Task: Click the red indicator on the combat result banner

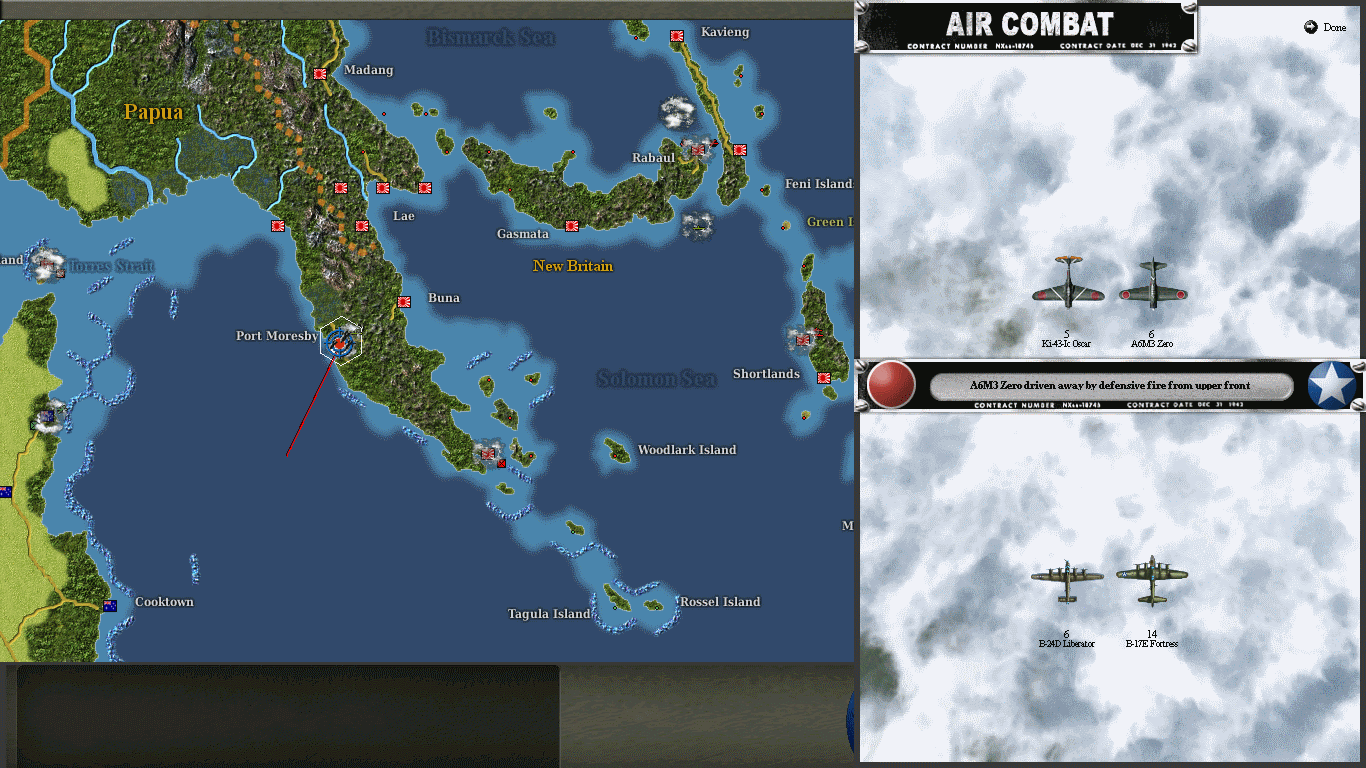Action: 889,385
